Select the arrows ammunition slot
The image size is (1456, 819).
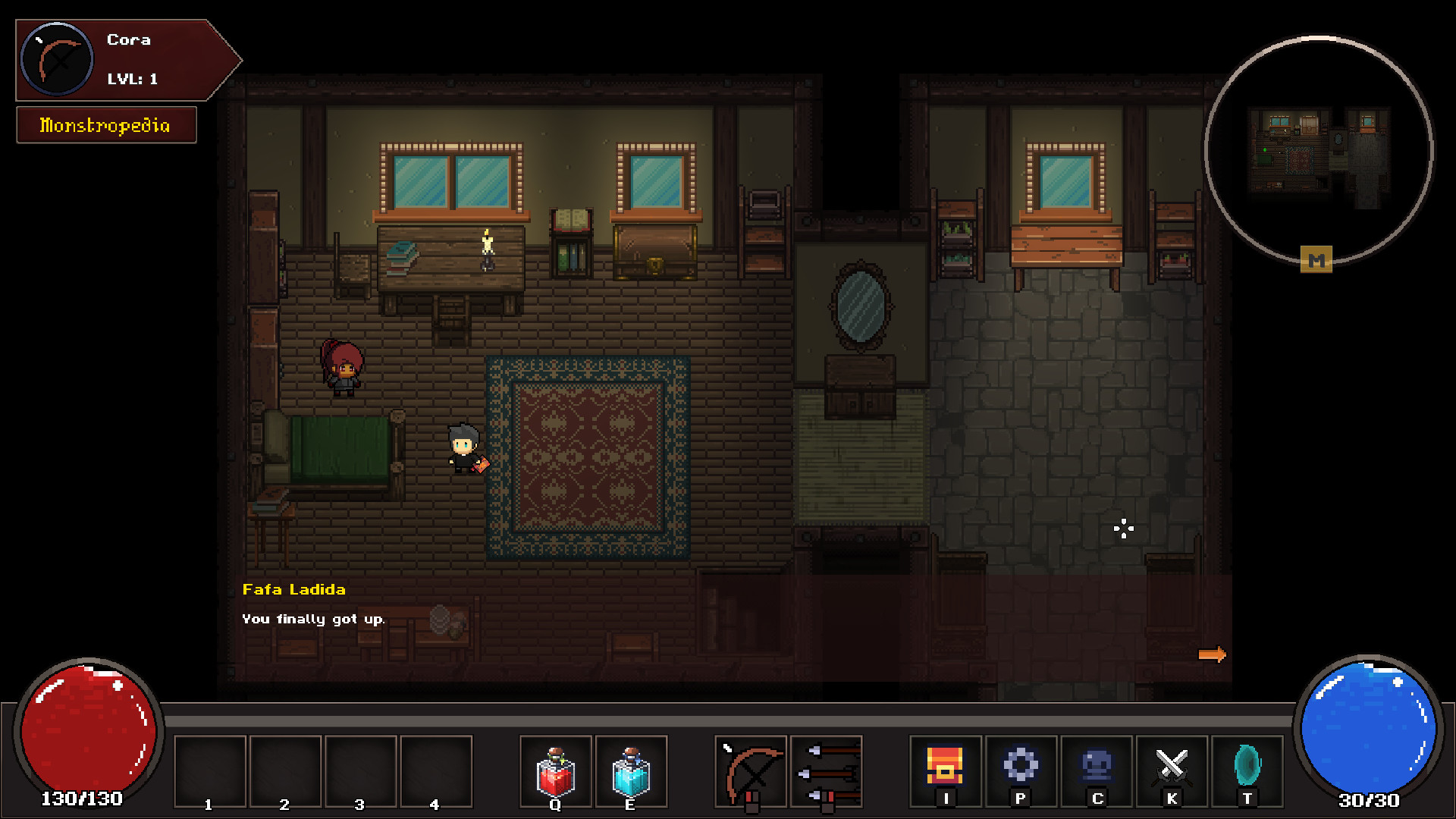826,771
